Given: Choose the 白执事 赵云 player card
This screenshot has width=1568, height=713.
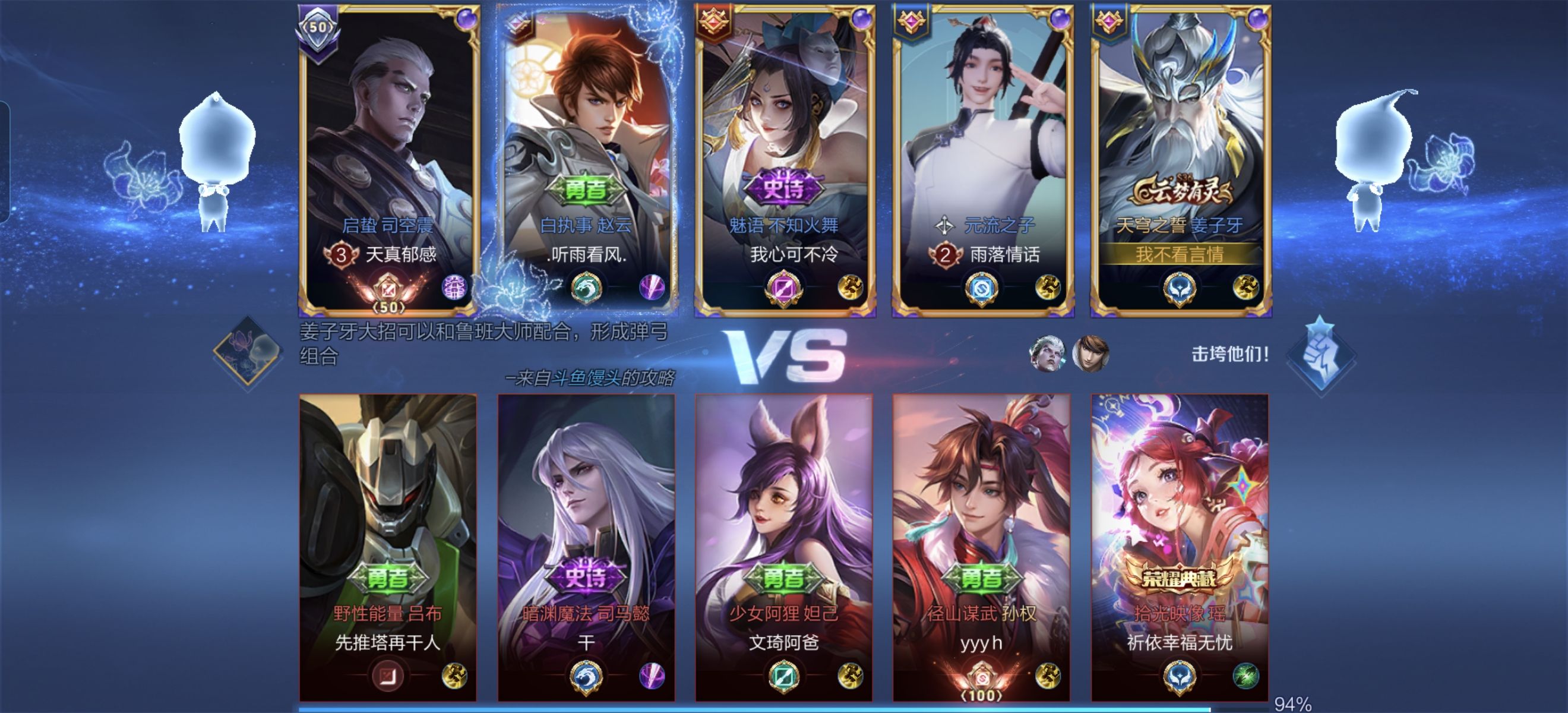Looking at the screenshot, I should tap(586, 158).
